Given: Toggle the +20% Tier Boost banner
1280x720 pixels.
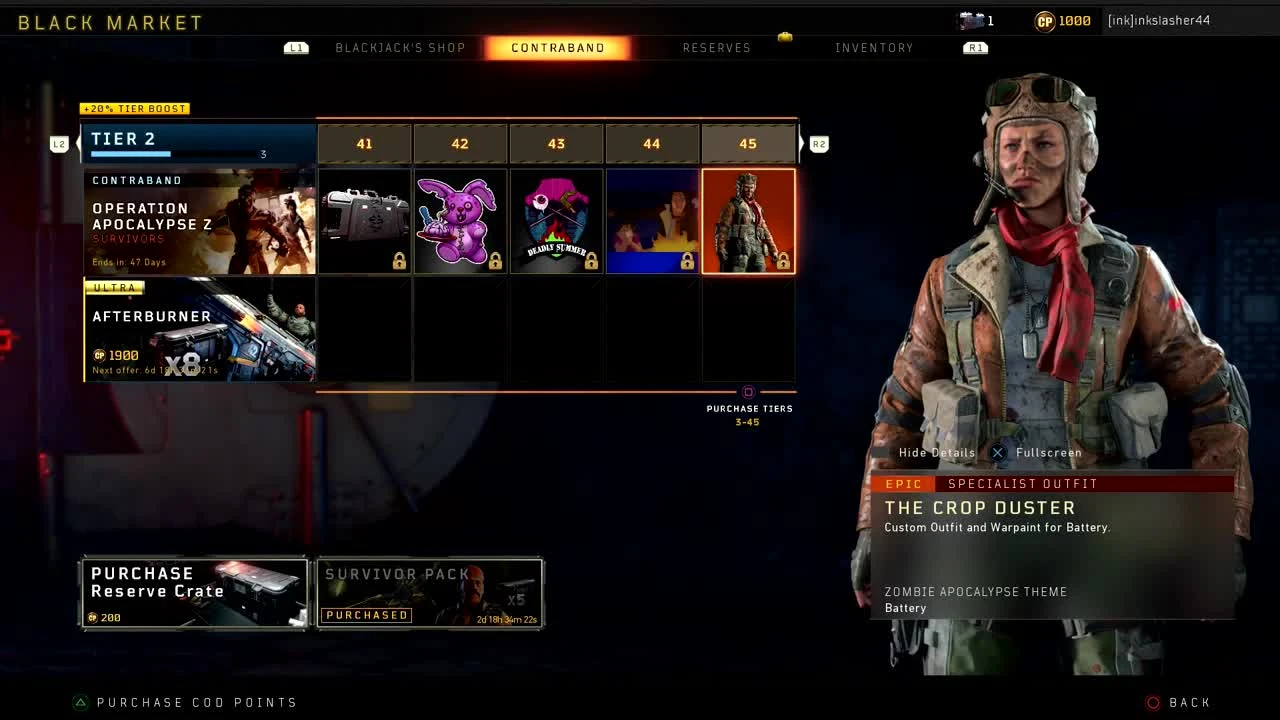Looking at the screenshot, I should 134,108.
